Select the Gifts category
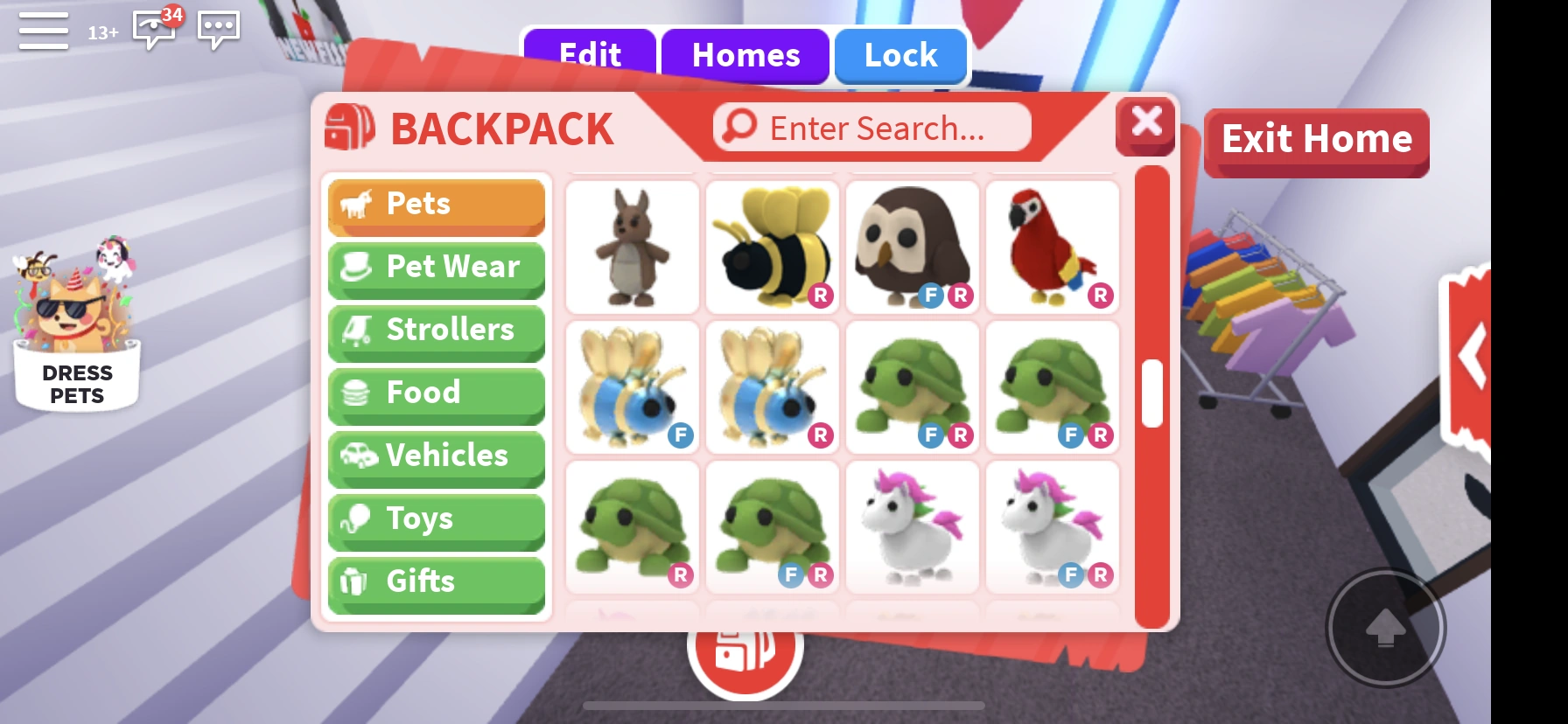The height and width of the screenshot is (724, 1568). coord(436,582)
